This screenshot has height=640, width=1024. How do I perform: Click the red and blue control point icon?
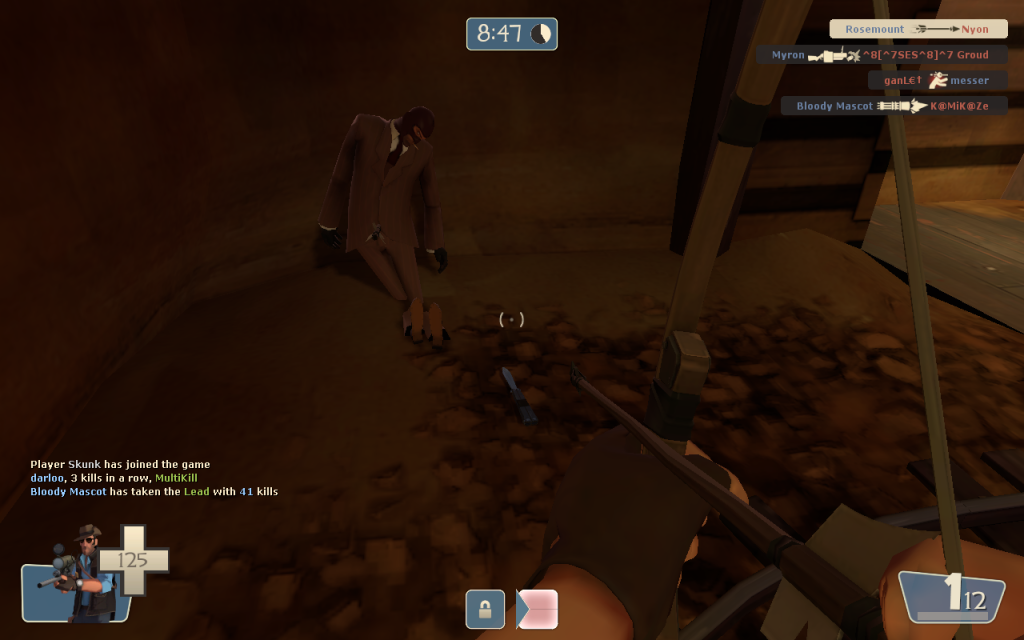pos(537,609)
